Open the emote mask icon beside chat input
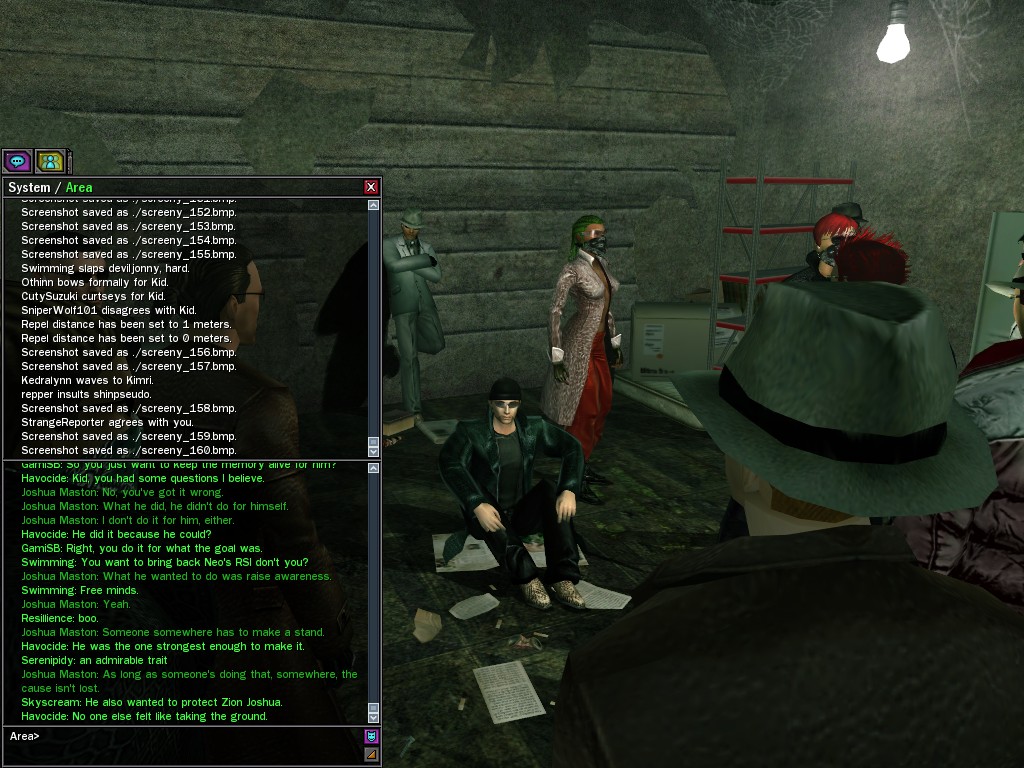 371,737
